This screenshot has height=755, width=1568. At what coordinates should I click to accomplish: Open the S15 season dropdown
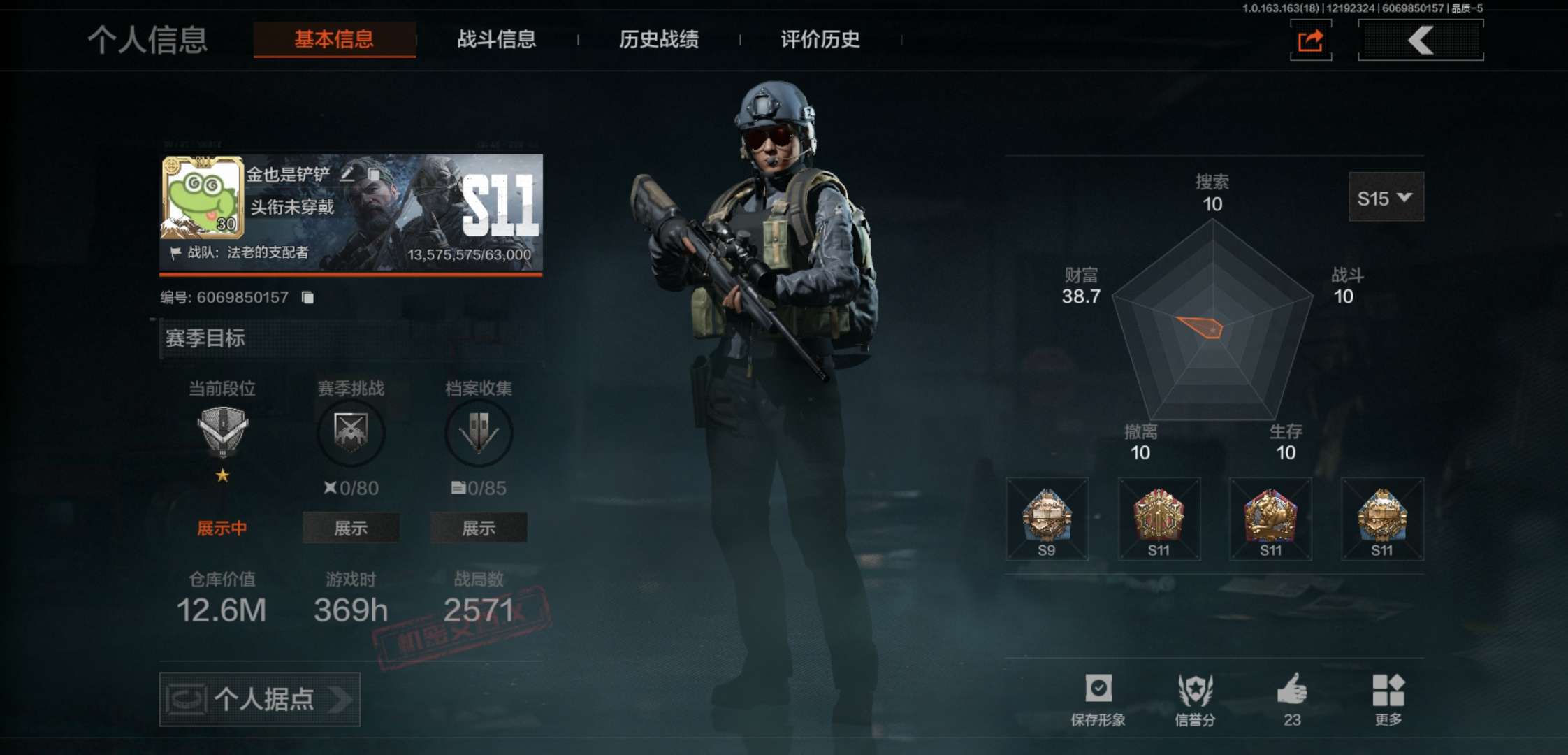click(1386, 198)
